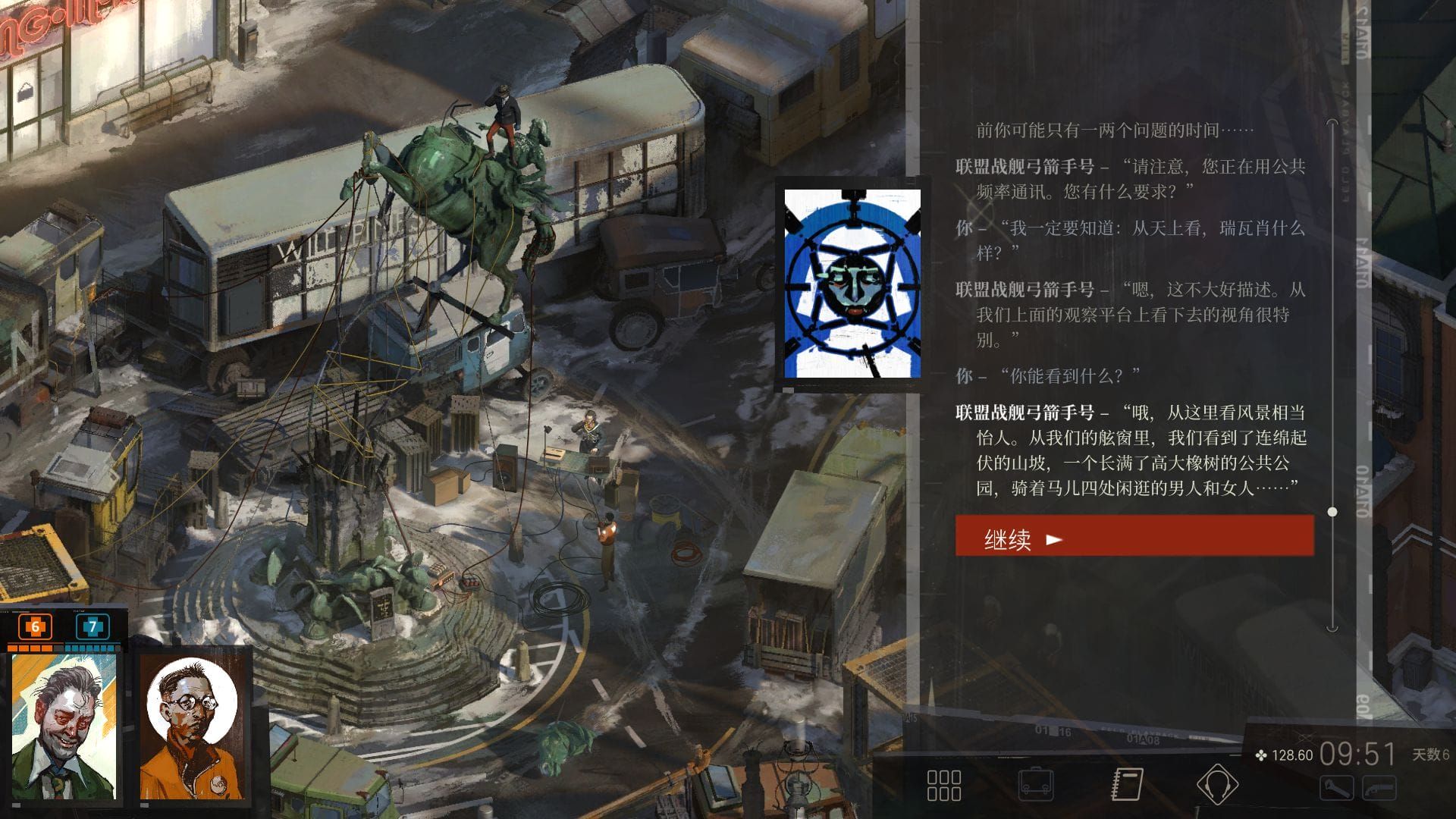Select the partner portrait in orange jacket
Viewport: 1456px width, 819px height.
coord(194,726)
